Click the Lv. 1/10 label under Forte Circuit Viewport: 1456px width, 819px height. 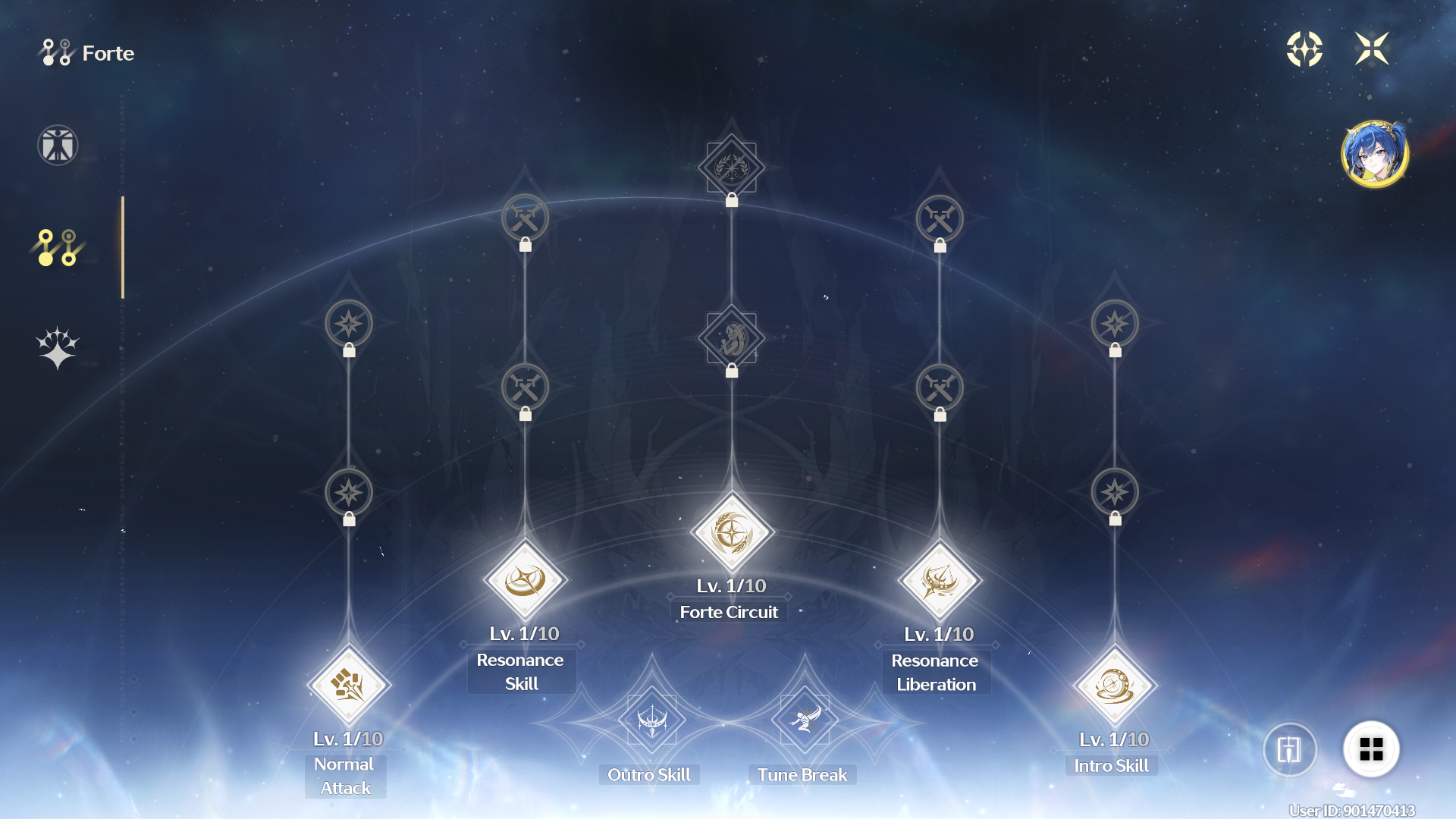(x=730, y=585)
